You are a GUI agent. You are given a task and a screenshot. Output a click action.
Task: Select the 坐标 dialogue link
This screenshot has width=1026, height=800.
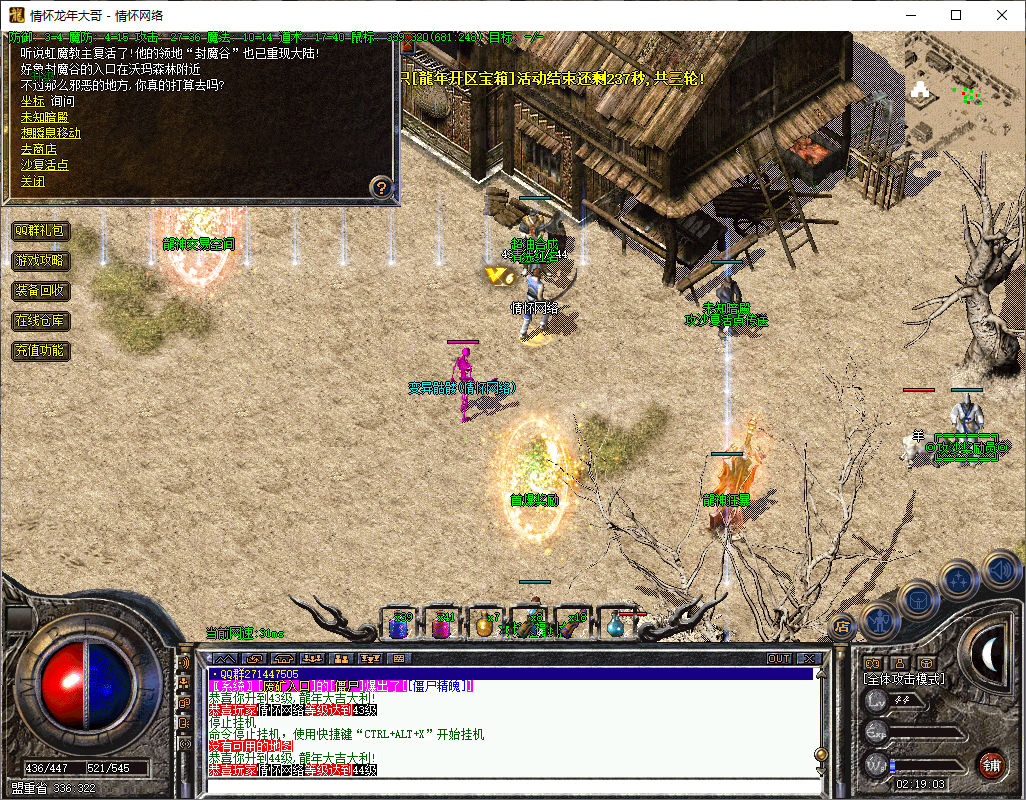pos(32,101)
